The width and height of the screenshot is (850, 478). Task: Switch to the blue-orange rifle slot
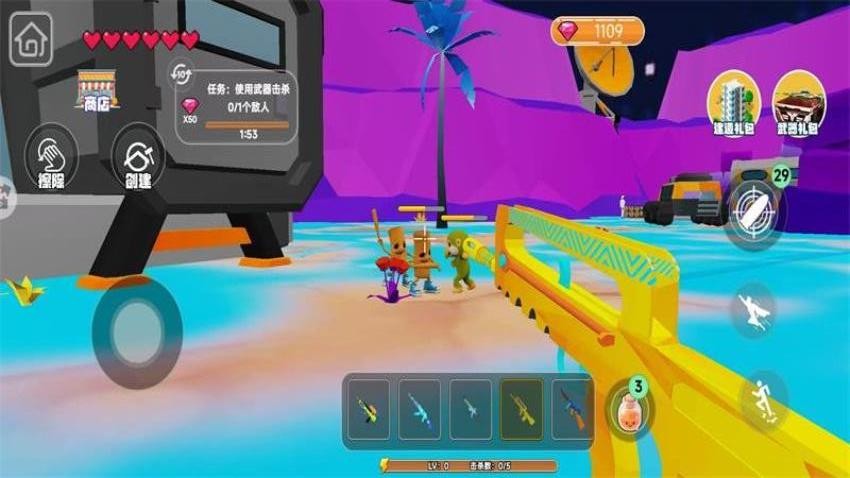click(573, 409)
